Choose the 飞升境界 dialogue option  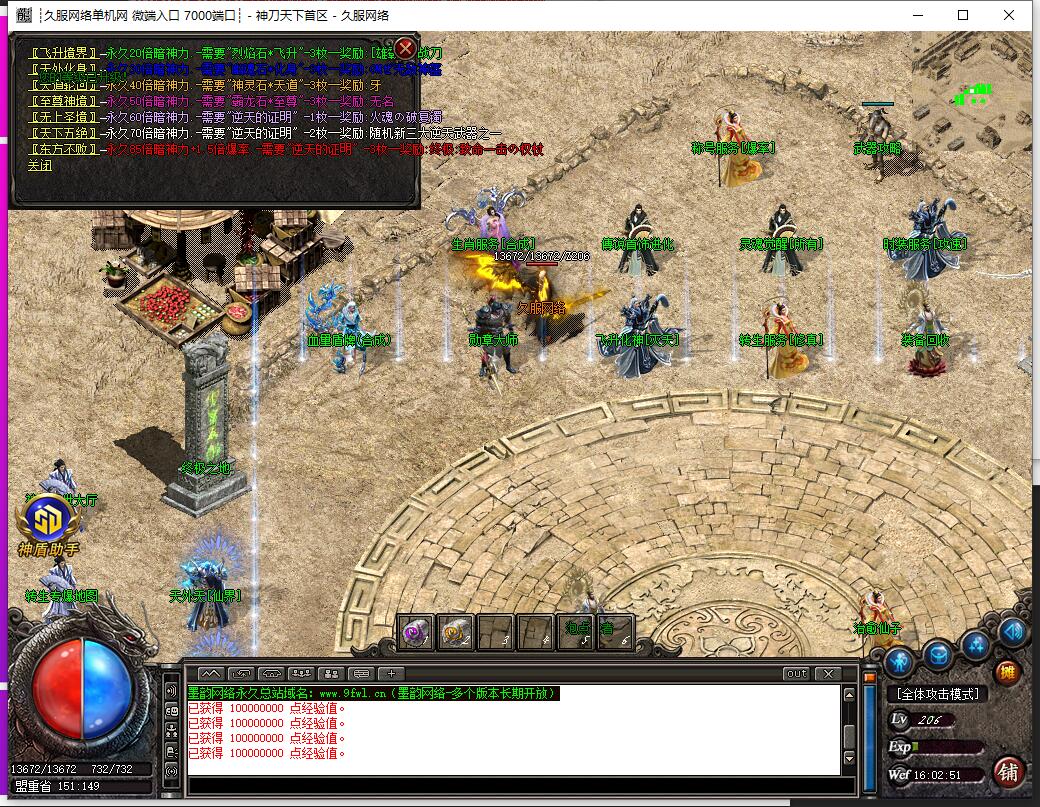tap(65, 53)
